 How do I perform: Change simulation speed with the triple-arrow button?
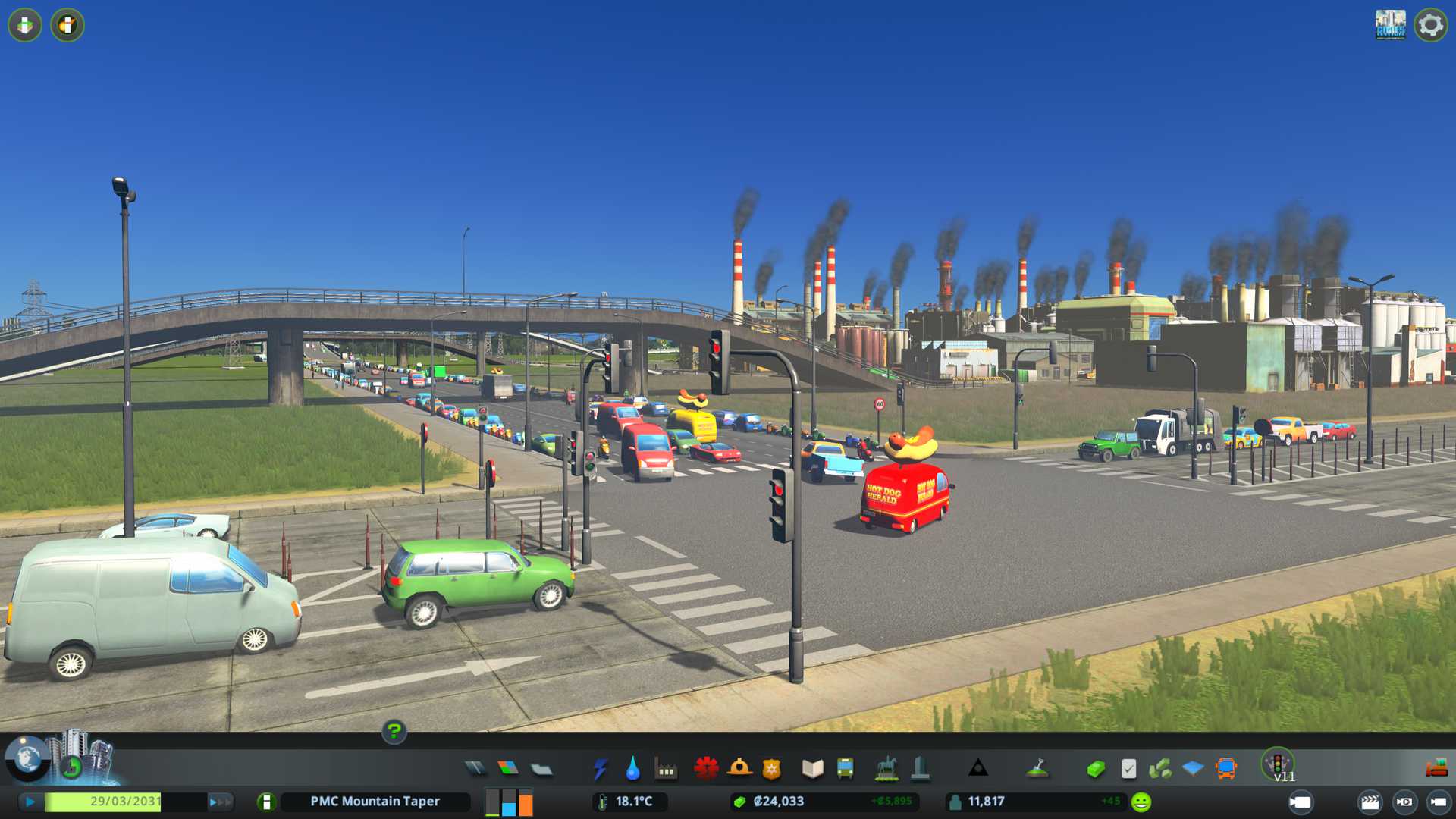(x=220, y=802)
